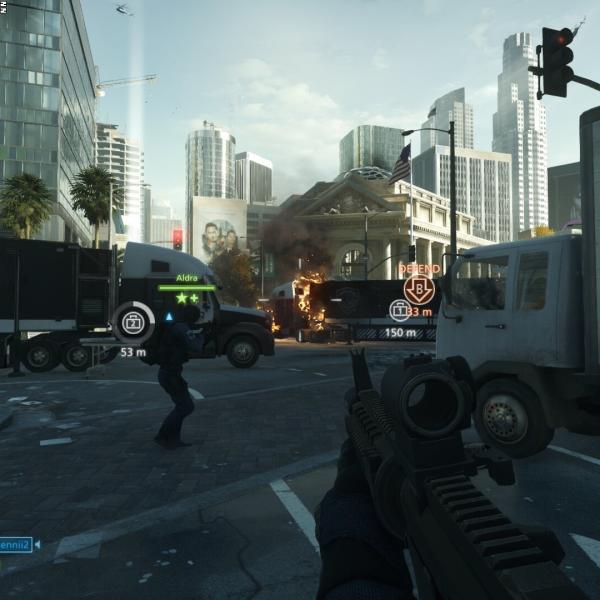Click the briefcase objective marker numbered 2
The height and width of the screenshot is (600, 600).
pos(133,323)
